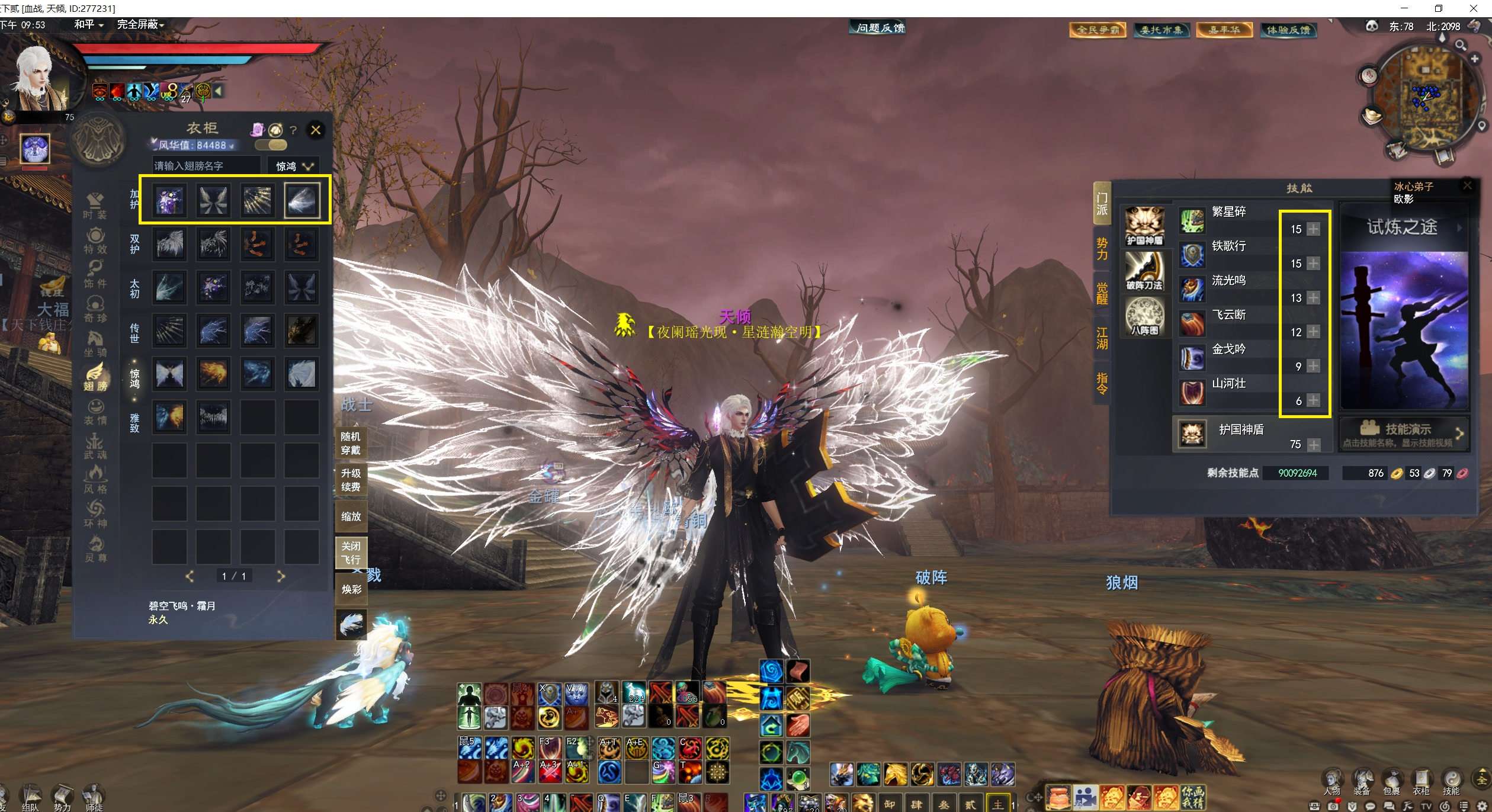Open the 委托市集 top menu button
Image resolution: width=1492 pixels, height=812 pixels.
(1161, 30)
